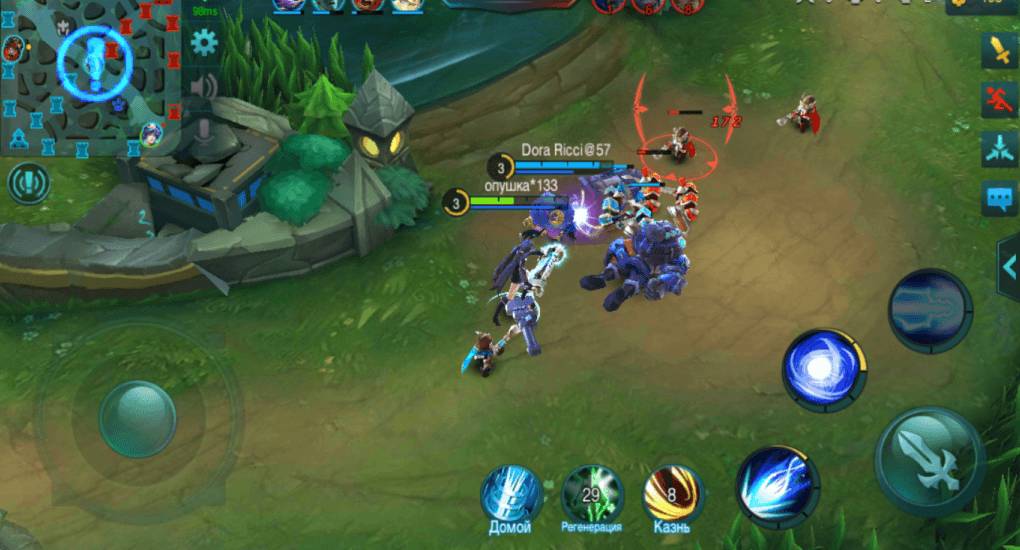Expand the side panel arrow tab
The height and width of the screenshot is (550, 1020).
pos(1009,264)
